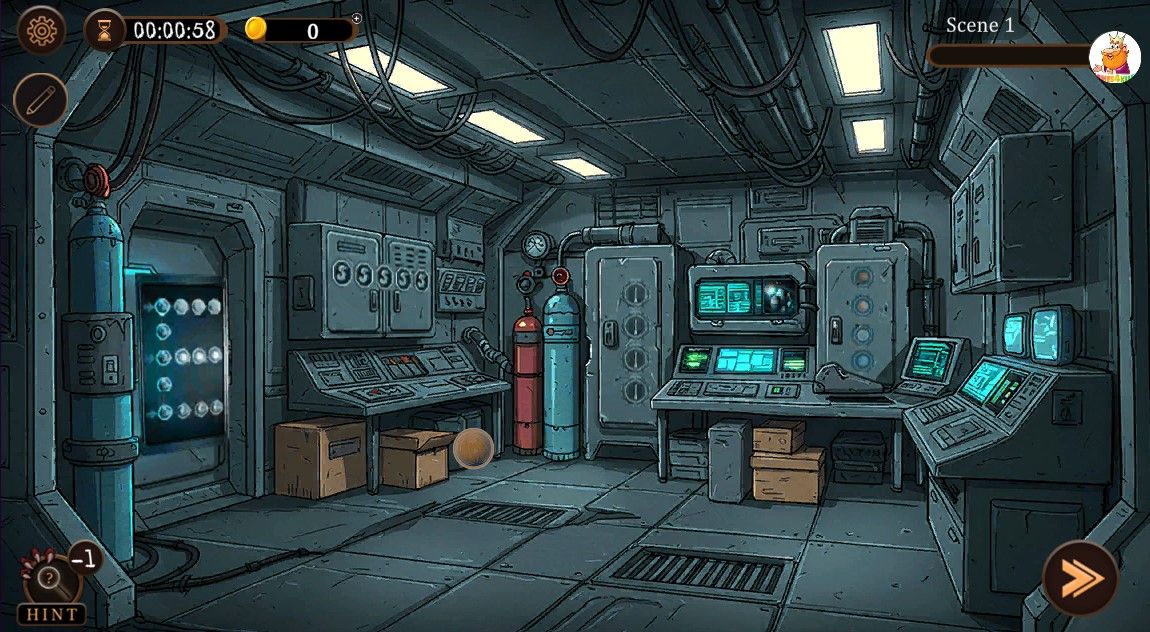The image size is (1150, 632).
Task: Click the bearded king mascot logo
Action: click(1114, 57)
